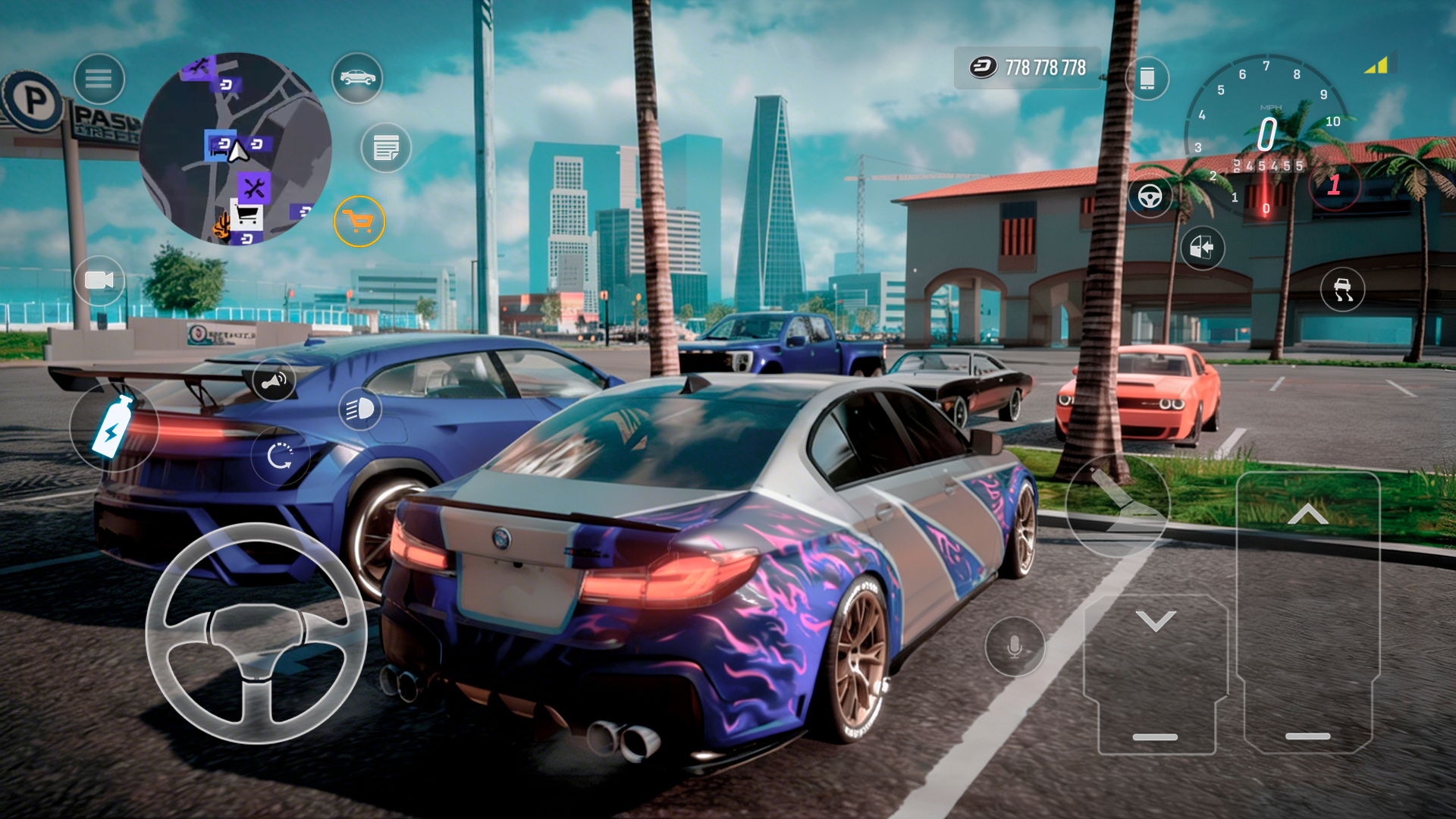
Task: Select the garage car icon
Action: tap(357, 79)
